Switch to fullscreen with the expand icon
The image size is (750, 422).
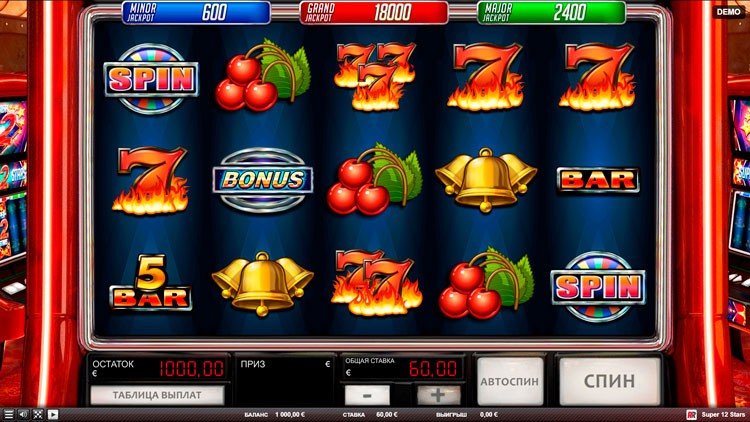tap(38, 414)
